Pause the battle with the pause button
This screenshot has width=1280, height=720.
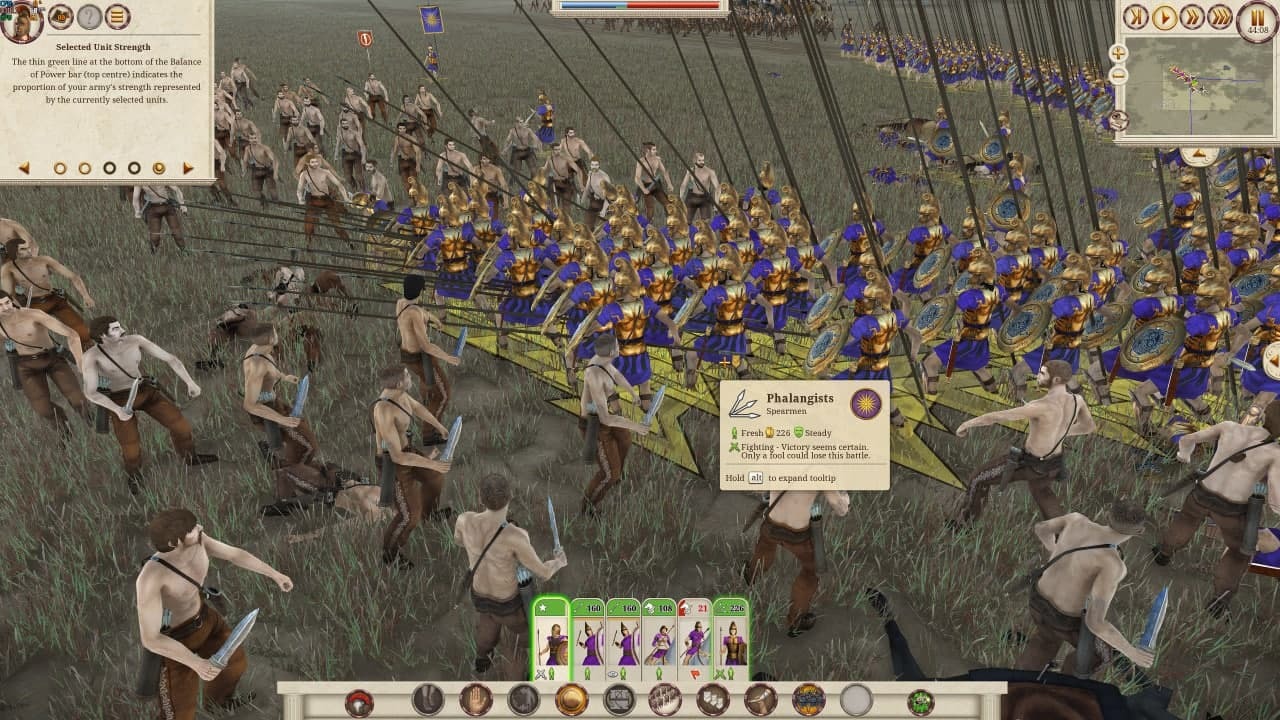click(1256, 18)
